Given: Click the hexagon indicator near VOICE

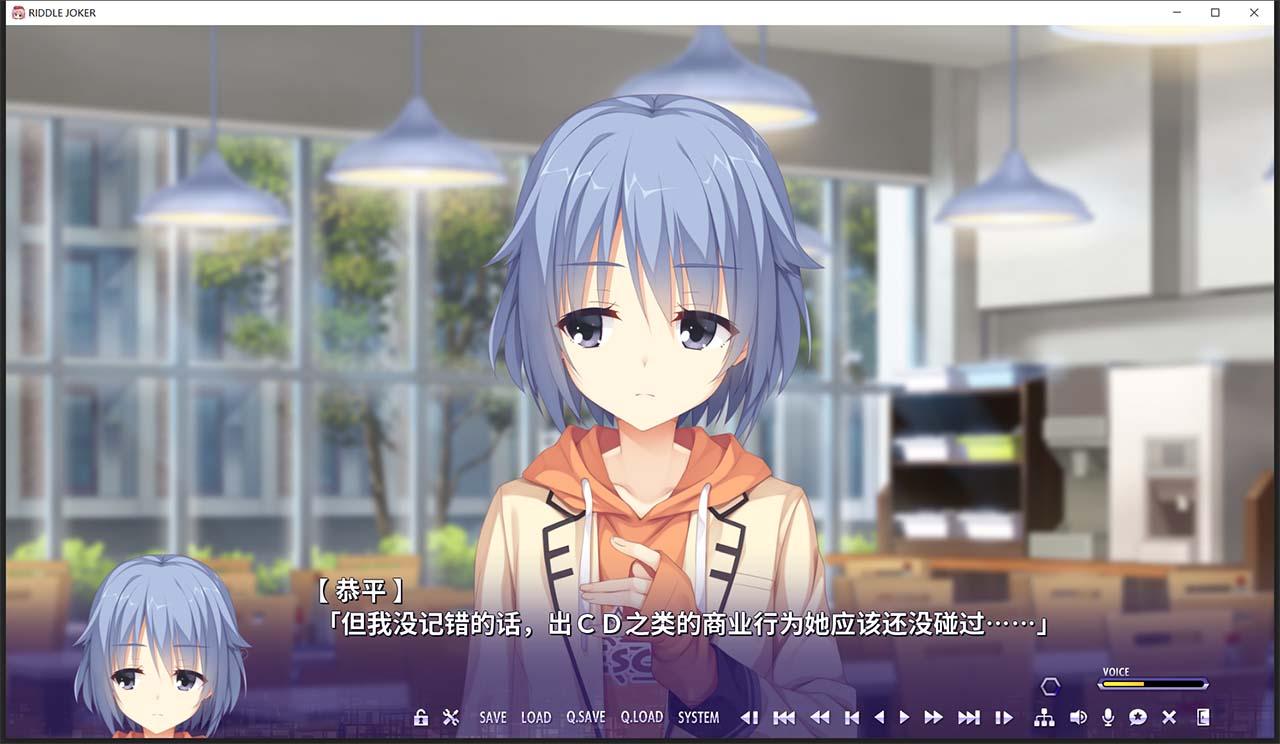Looking at the screenshot, I should (x=1048, y=685).
